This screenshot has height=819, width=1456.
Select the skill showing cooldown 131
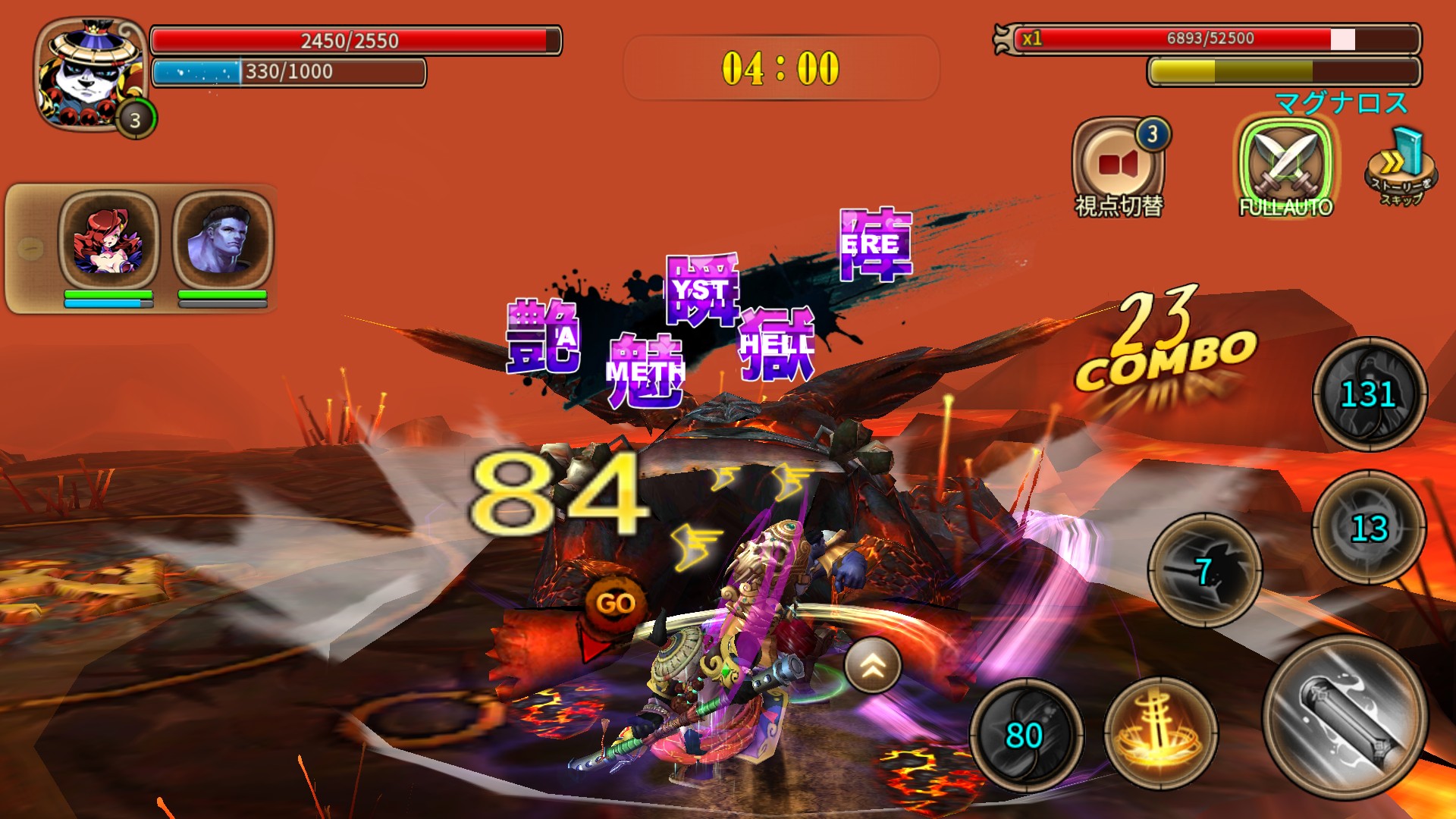[1369, 394]
